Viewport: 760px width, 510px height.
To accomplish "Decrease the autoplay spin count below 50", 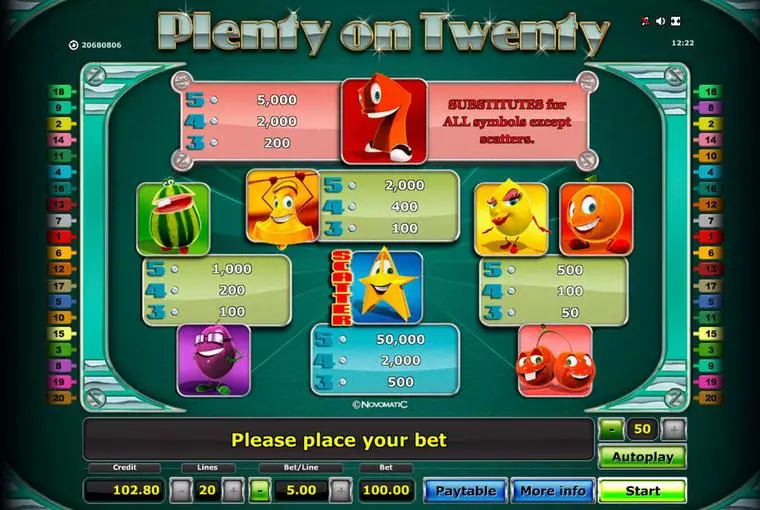I will coord(611,429).
